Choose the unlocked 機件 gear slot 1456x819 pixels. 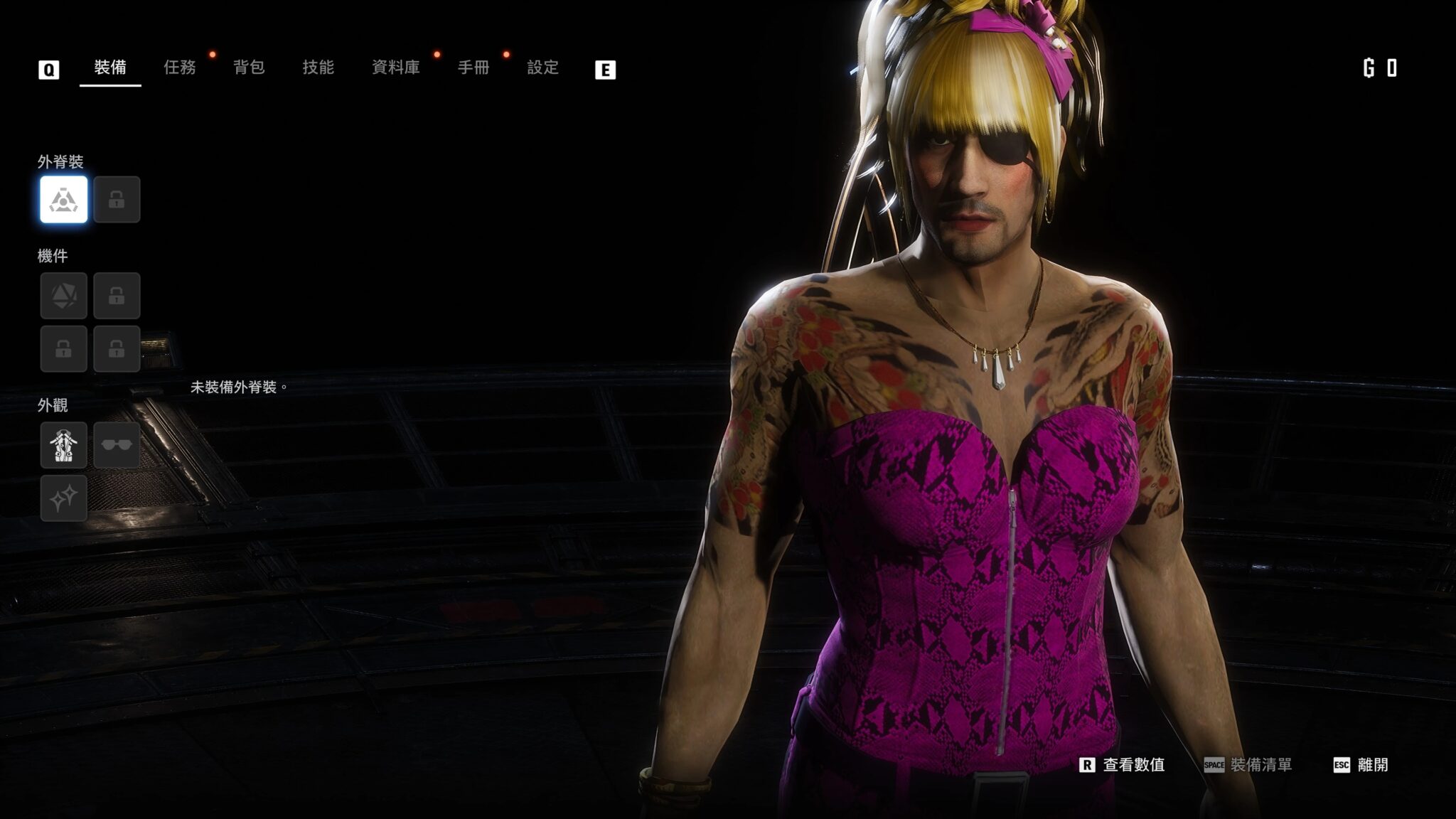[x=64, y=296]
